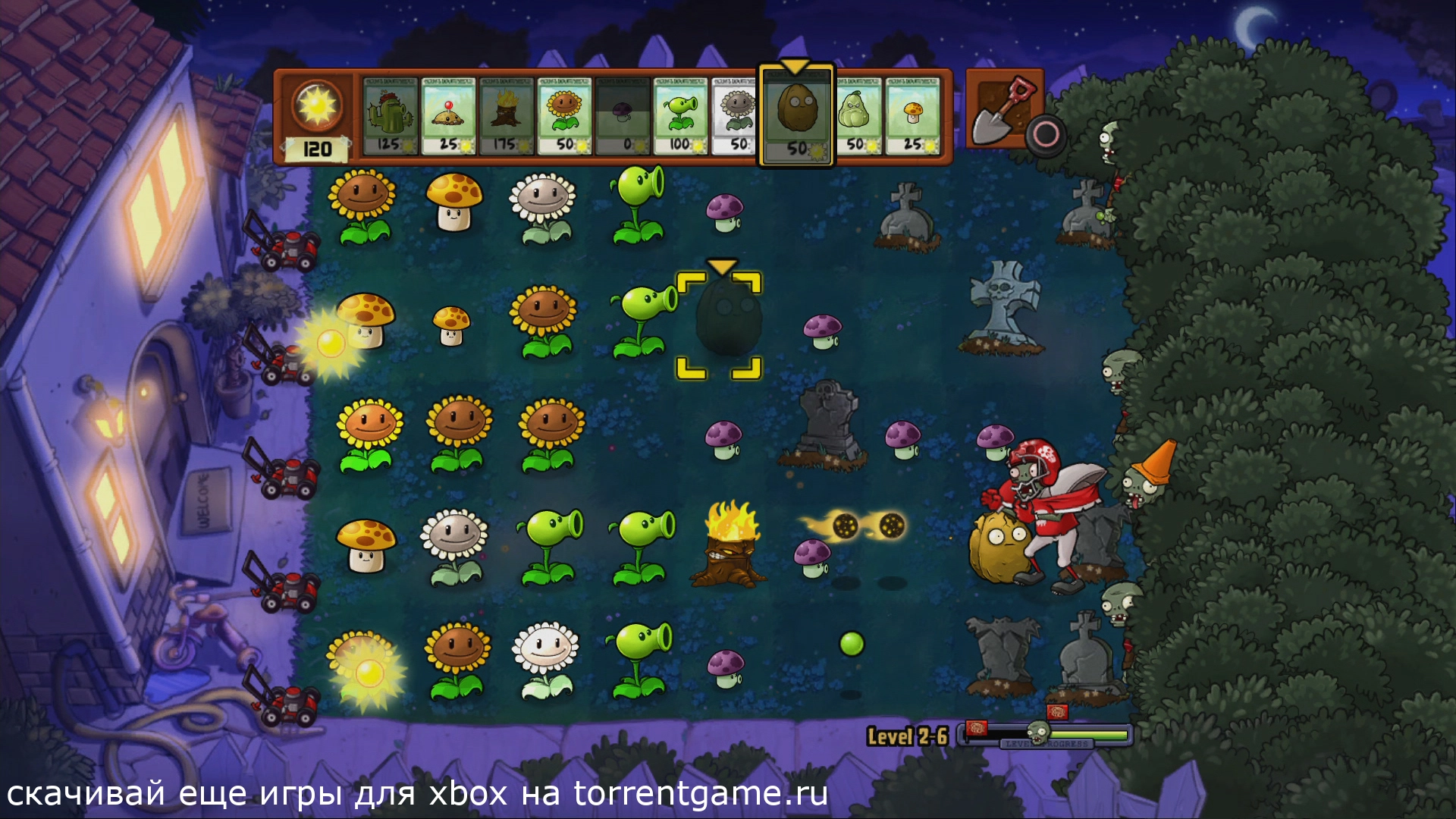Image resolution: width=1456 pixels, height=819 pixels.
Task: Grab the shovel tool
Action: click(1003, 108)
